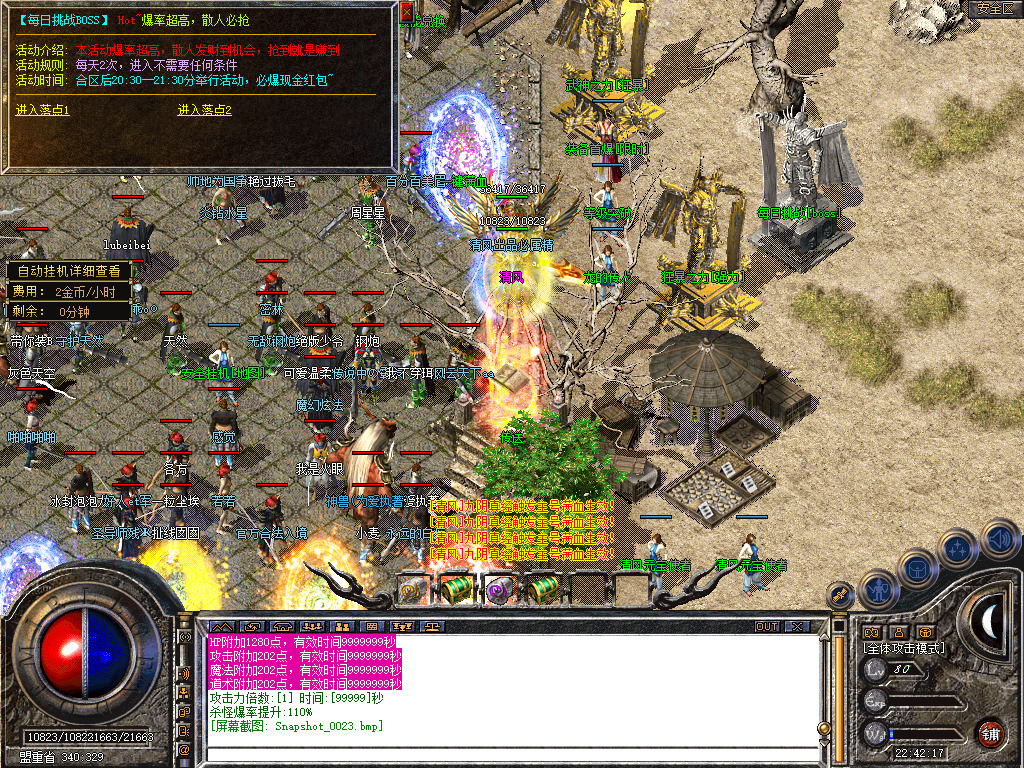Click the single person icon button
Viewport: 1024px width, 768px height.
[899, 632]
